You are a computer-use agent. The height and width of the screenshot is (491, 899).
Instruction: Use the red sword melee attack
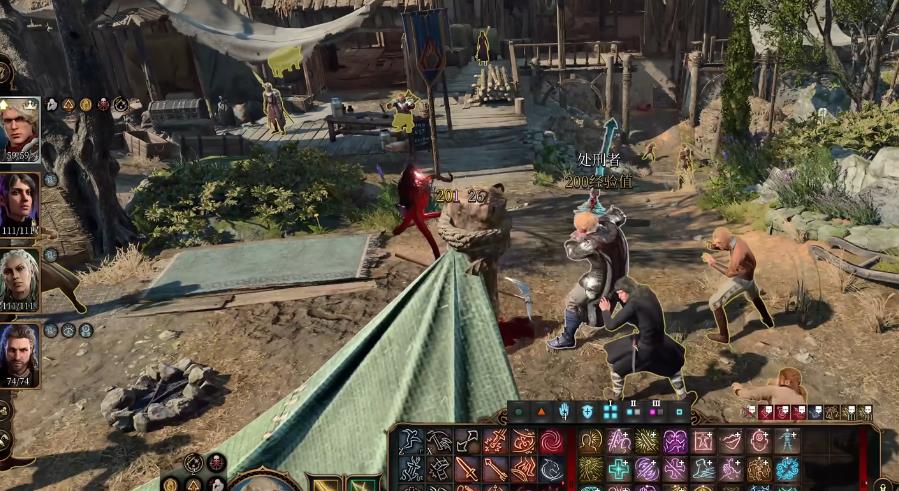[x=467, y=469]
